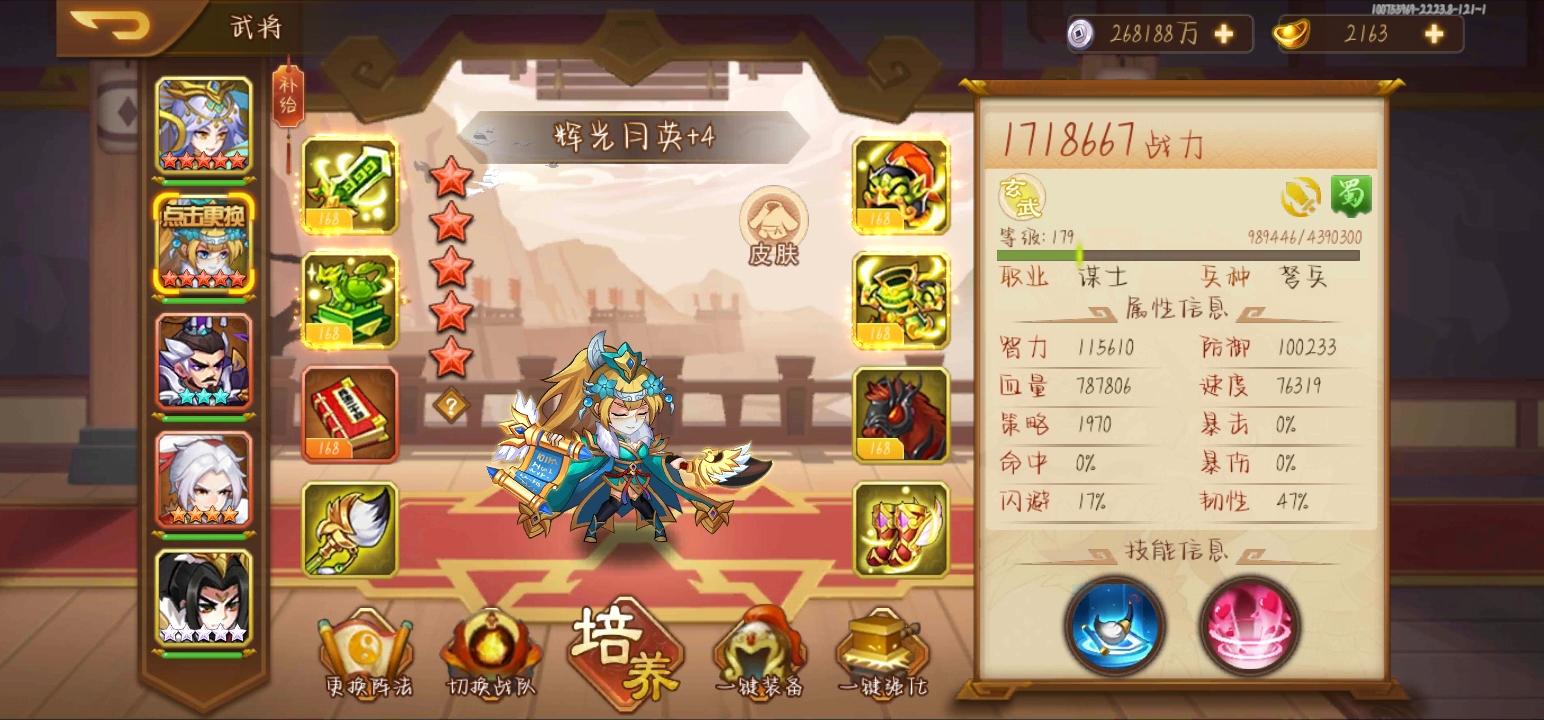Open the golden banner weapon equipment slot
Screen dimensions: 1544x720
[348, 187]
